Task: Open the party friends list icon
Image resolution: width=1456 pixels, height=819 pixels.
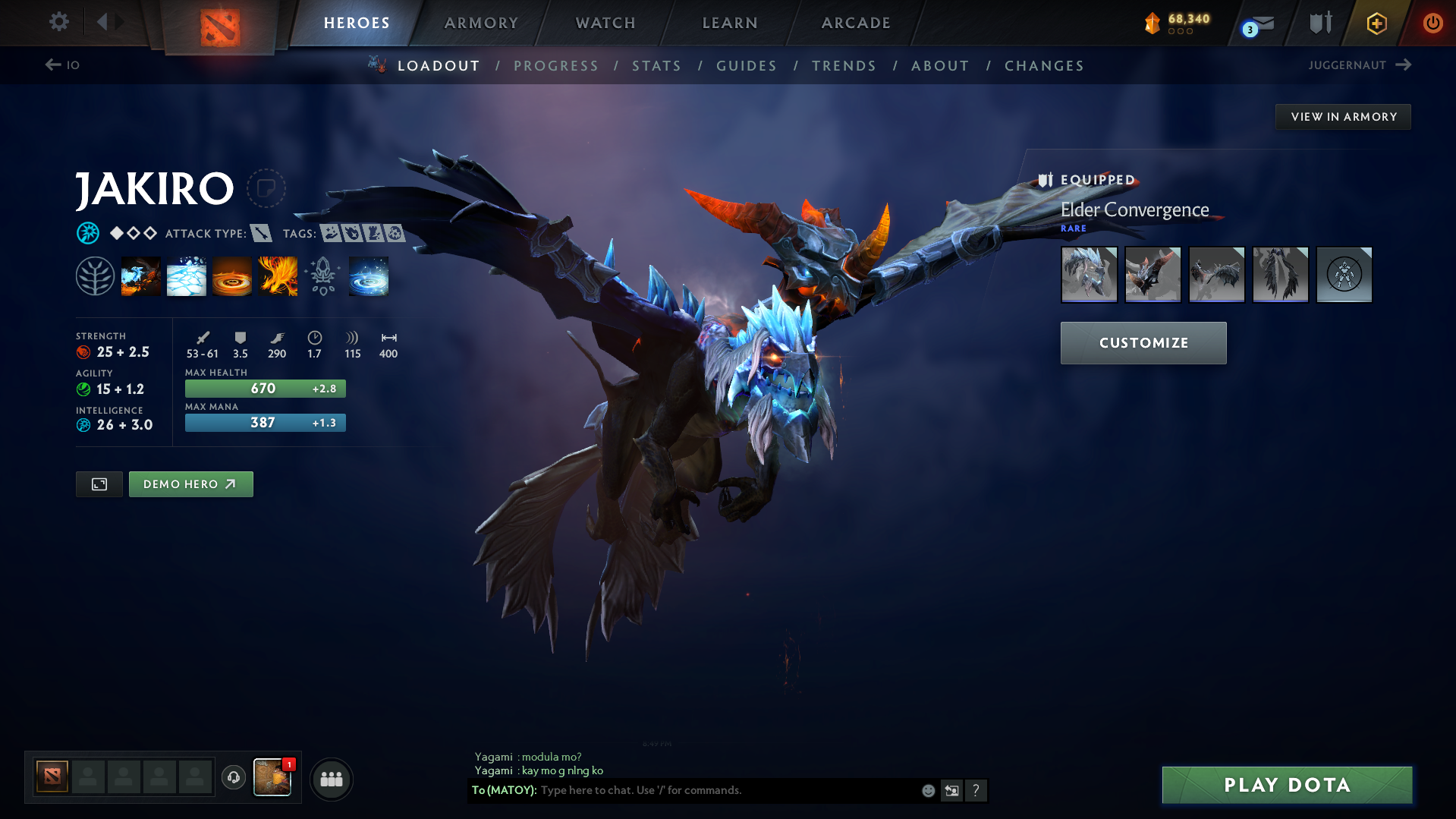Action: click(331, 779)
